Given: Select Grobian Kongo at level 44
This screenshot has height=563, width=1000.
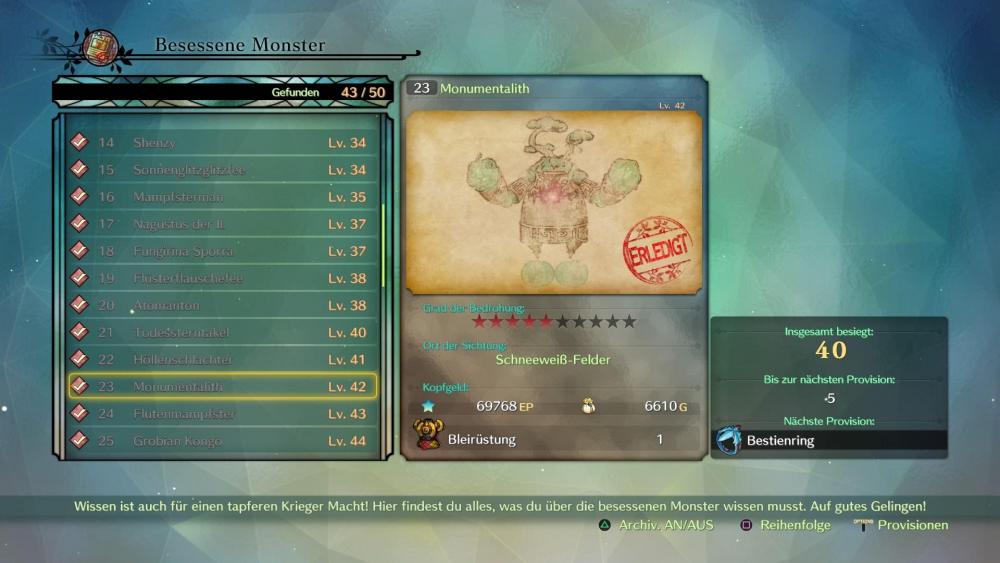Looking at the screenshot, I should point(222,440).
